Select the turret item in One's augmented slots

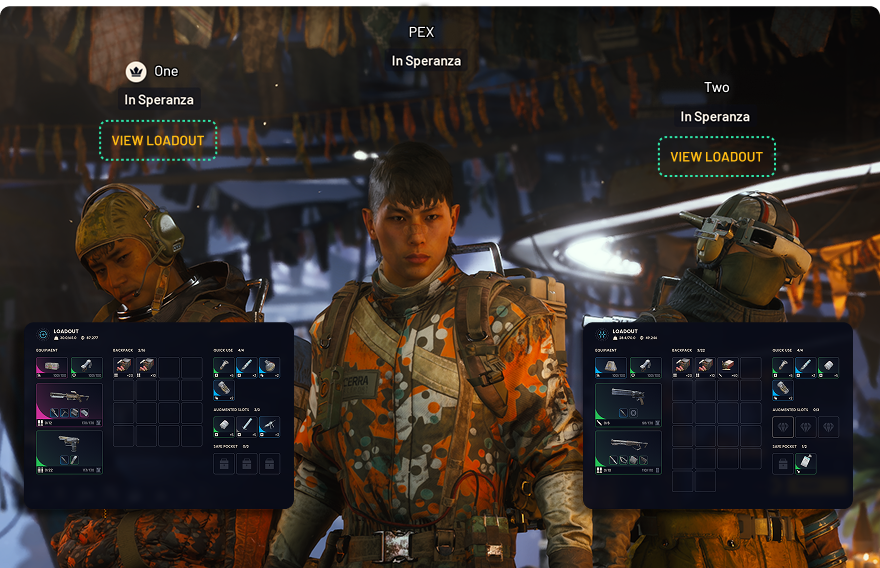(x=269, y=427)
